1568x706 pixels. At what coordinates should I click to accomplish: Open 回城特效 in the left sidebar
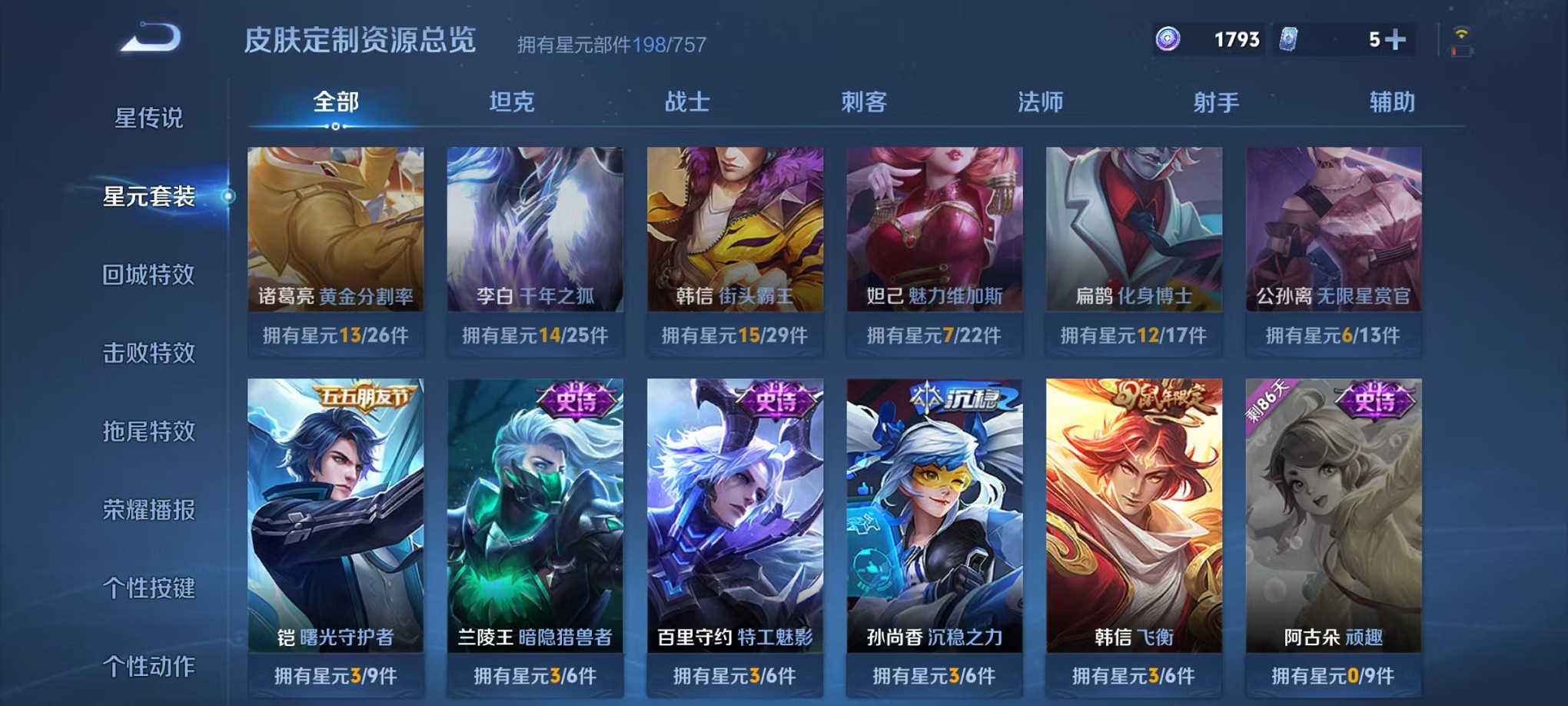[x=148, y=275]
